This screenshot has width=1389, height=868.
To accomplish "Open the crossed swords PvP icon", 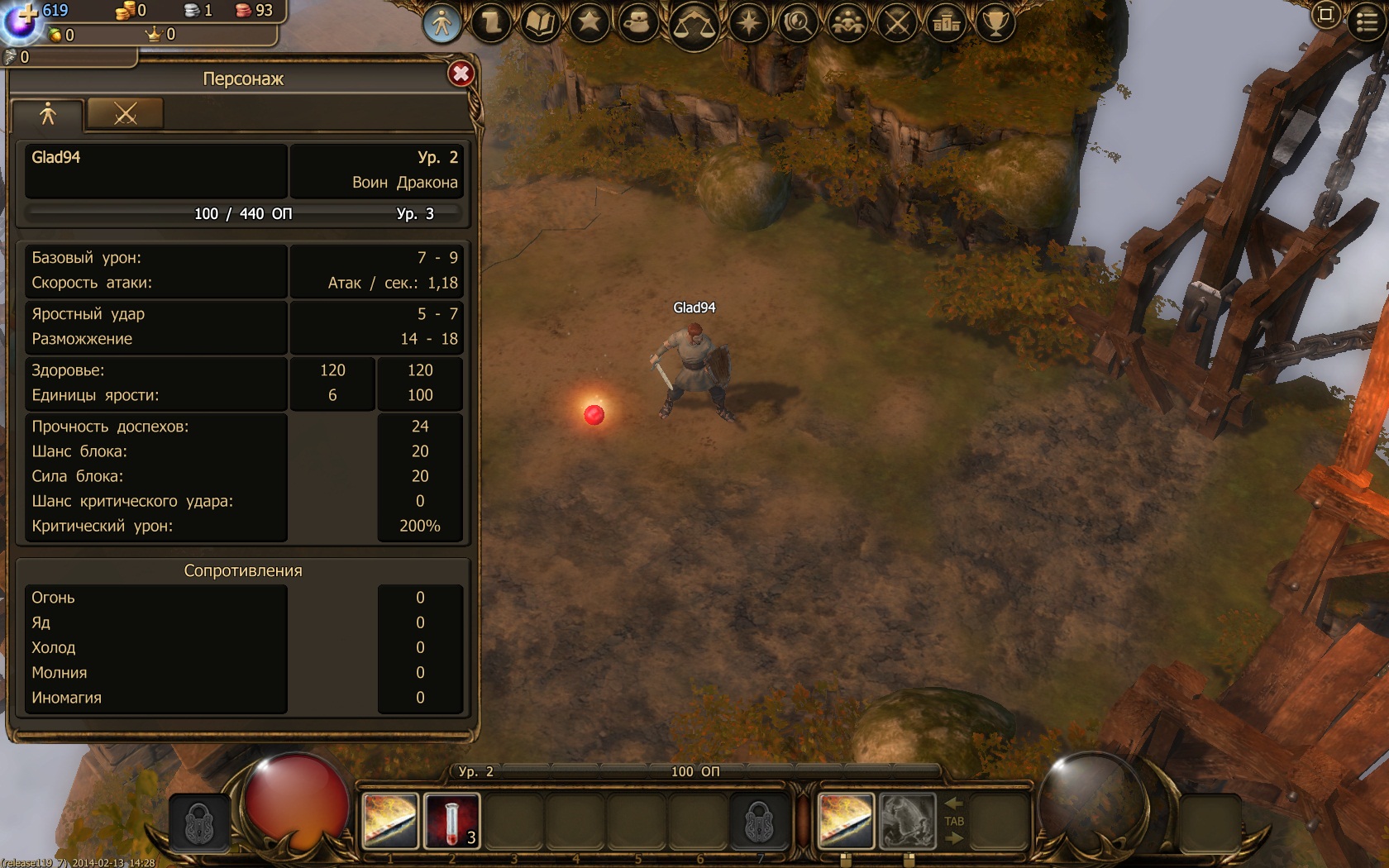I will point(897,23).
